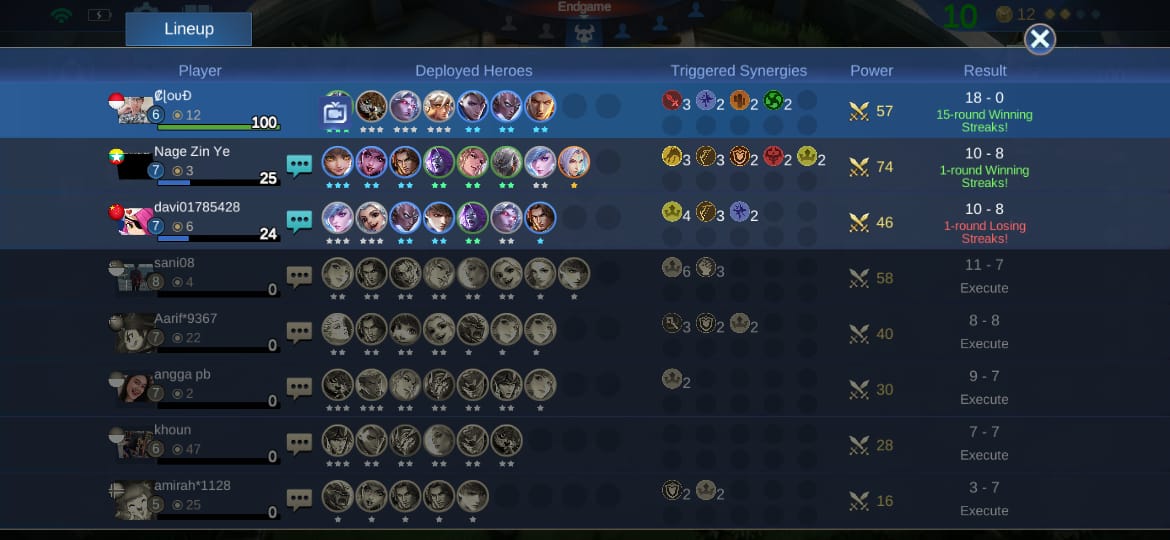
Task: View angga pb's player avatar
Action: tap(133, 388)
